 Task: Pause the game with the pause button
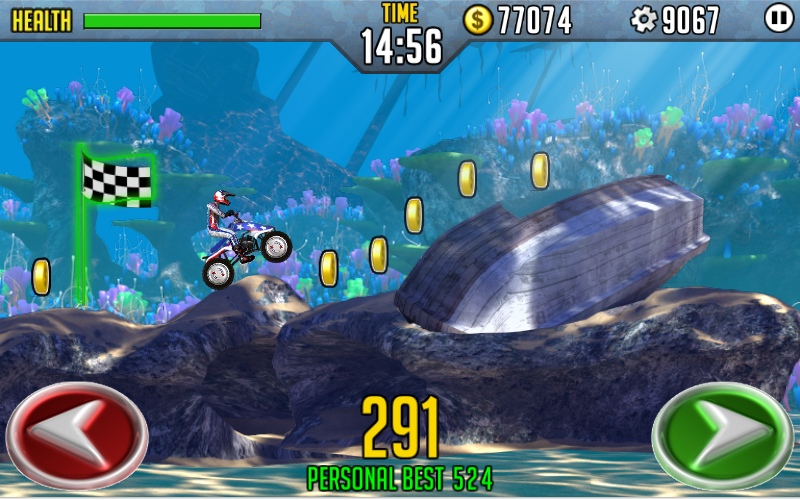778,18
